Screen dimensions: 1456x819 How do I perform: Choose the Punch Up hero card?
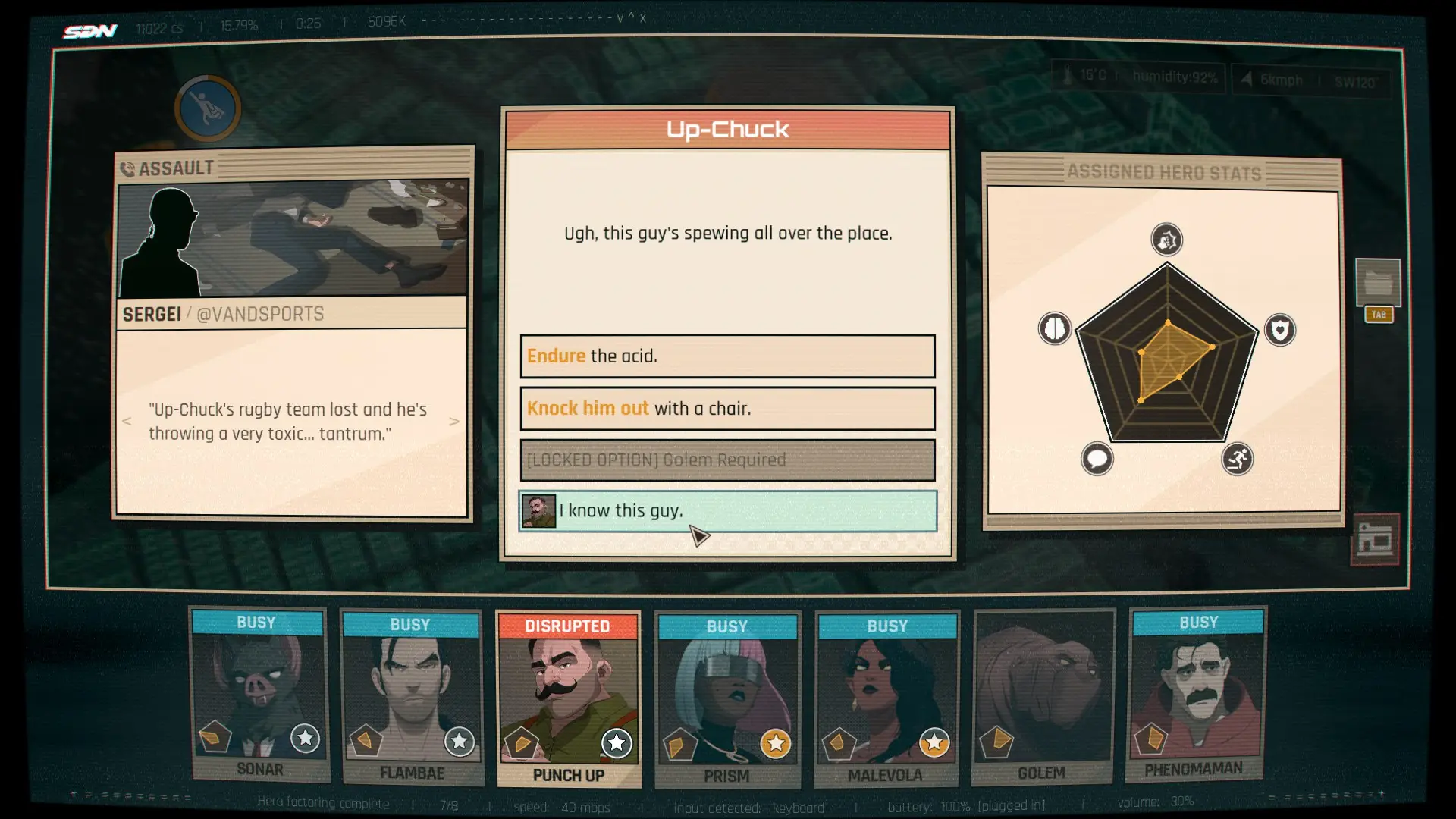click(568, 699)
